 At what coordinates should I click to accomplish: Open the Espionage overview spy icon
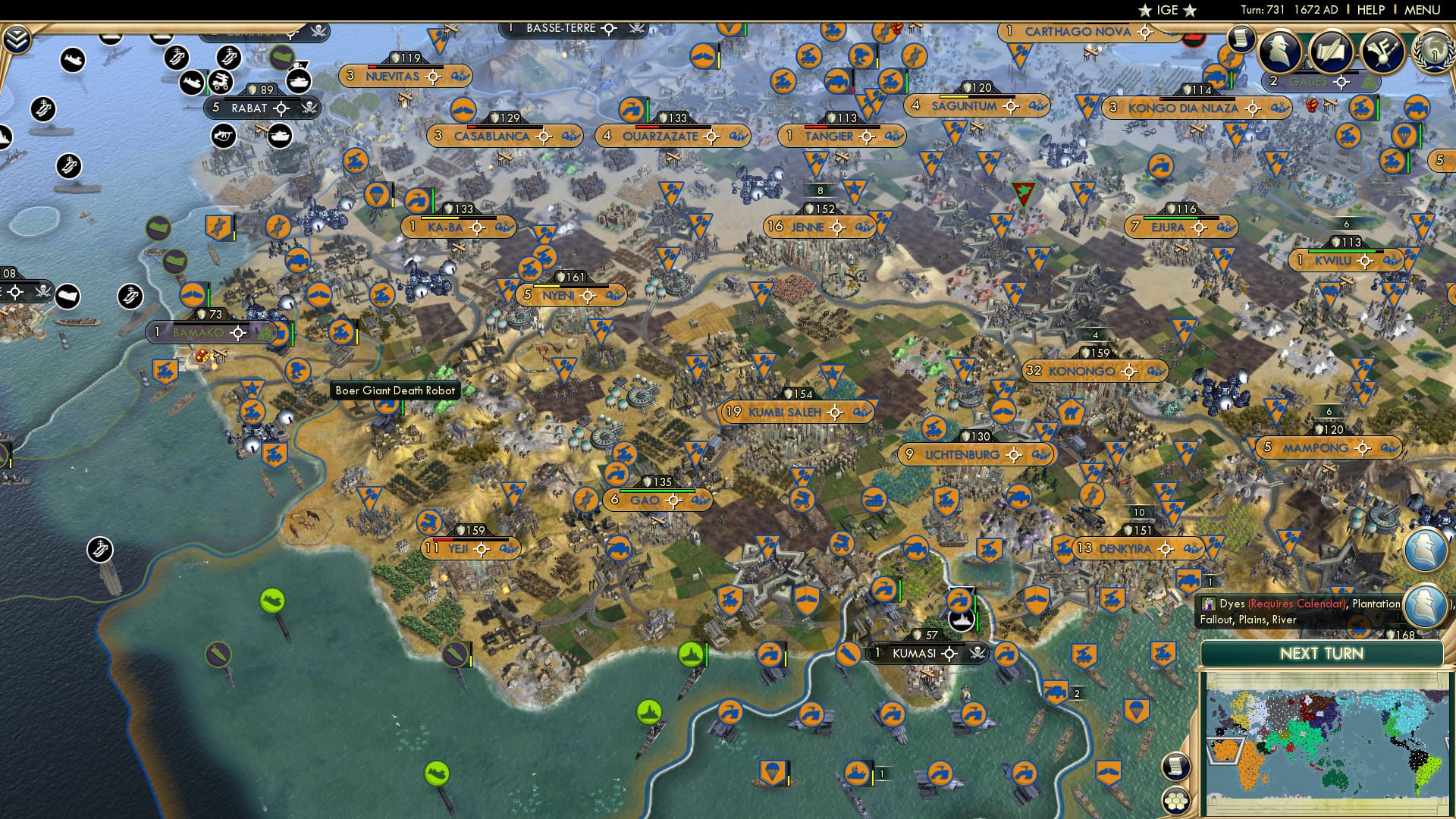(x=1279, y=52)
